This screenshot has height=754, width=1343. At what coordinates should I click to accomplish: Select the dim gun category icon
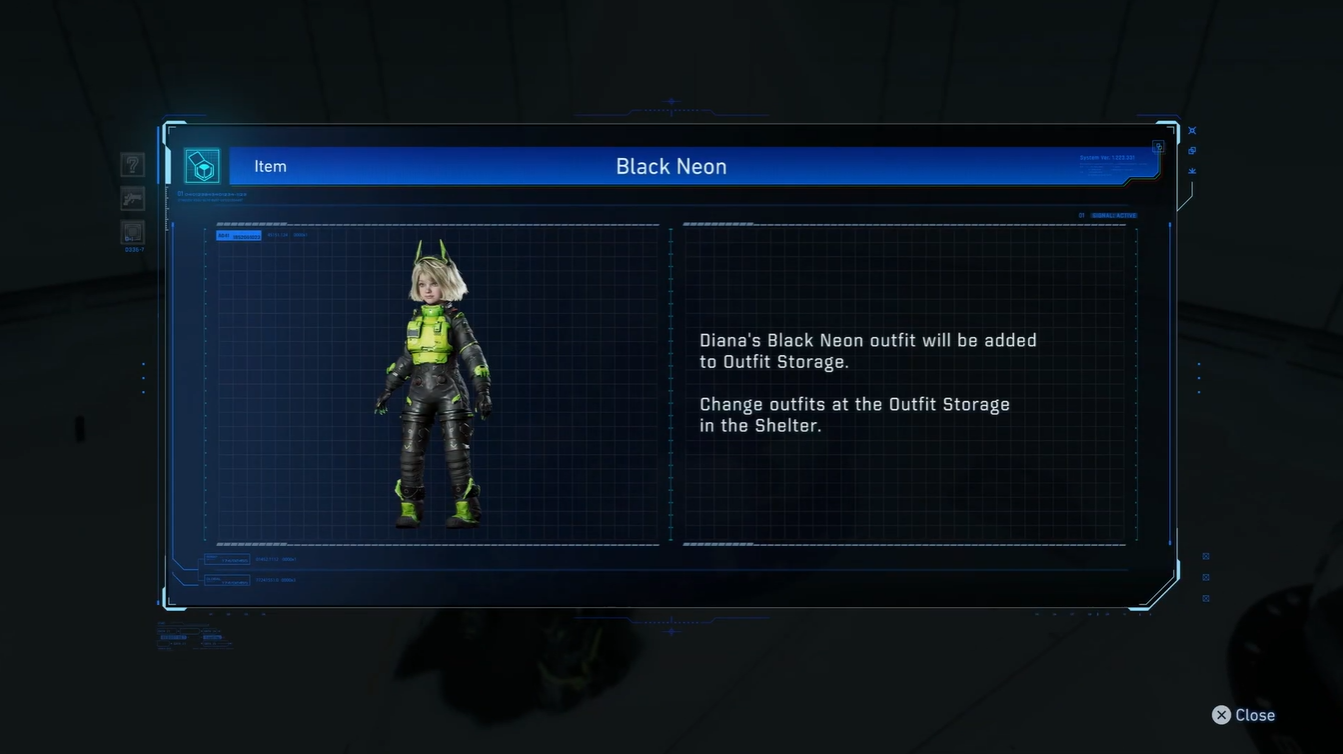tap(132, 198)
